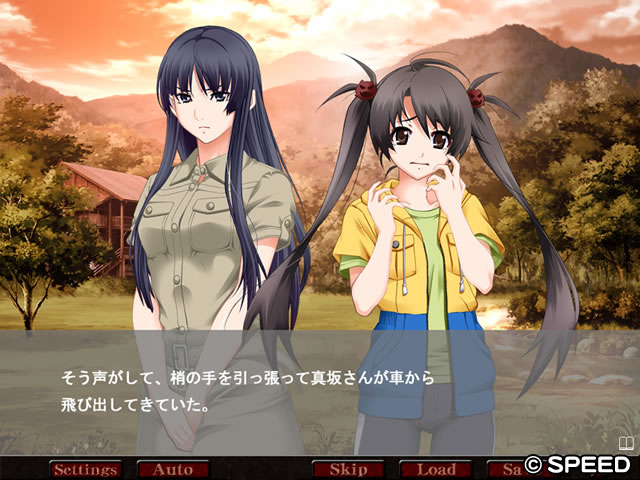This screenshot has width=640, height=480.
Task: Open the Save game screen
Action: 508,469
